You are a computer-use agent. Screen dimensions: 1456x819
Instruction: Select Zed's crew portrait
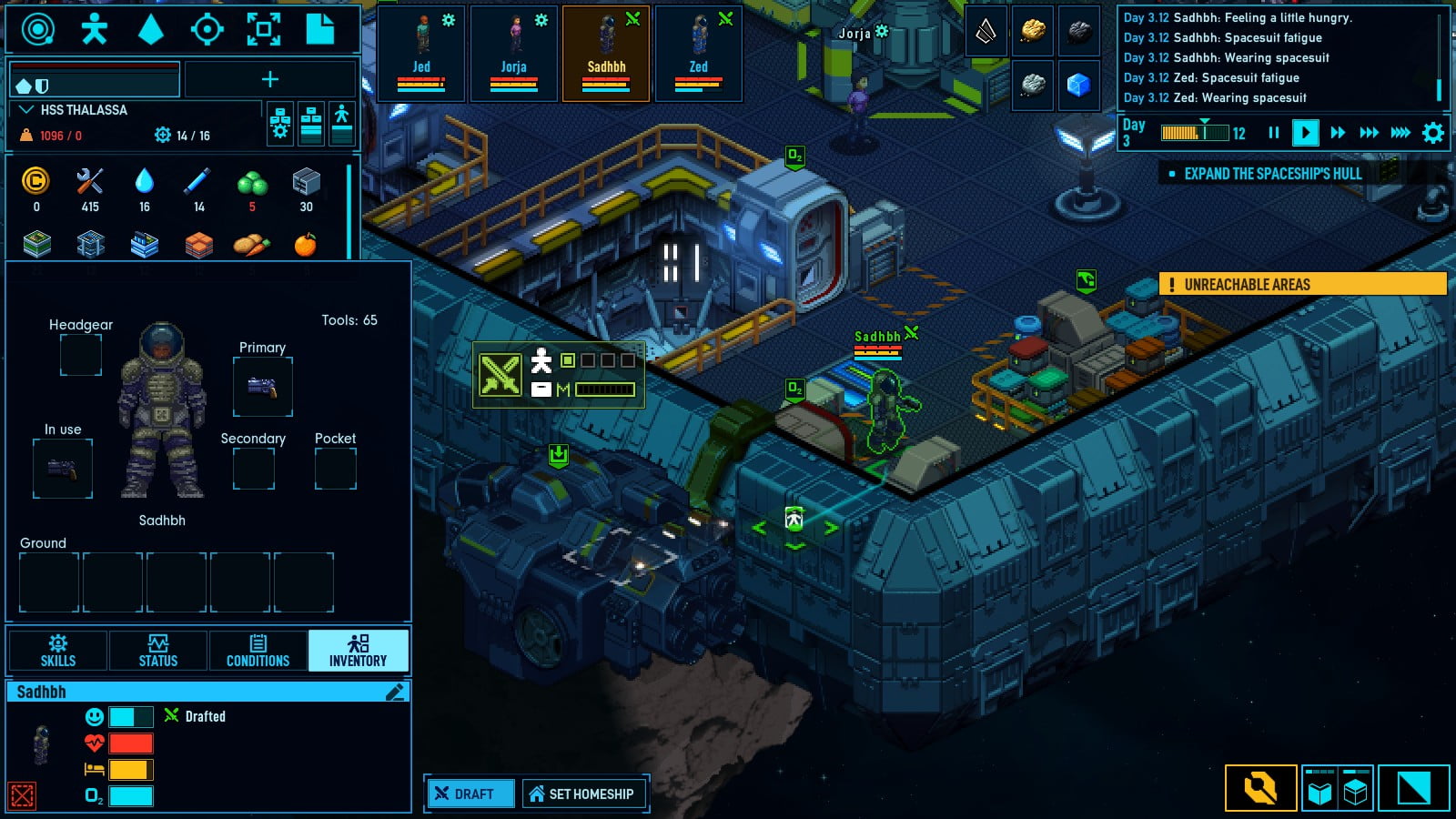pyautogui.click(x=699, y=54)
